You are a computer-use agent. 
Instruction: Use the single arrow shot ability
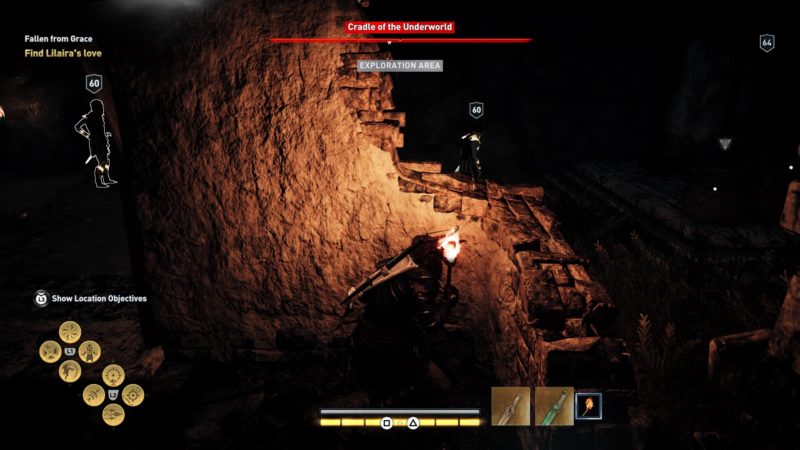coord(92,395)
